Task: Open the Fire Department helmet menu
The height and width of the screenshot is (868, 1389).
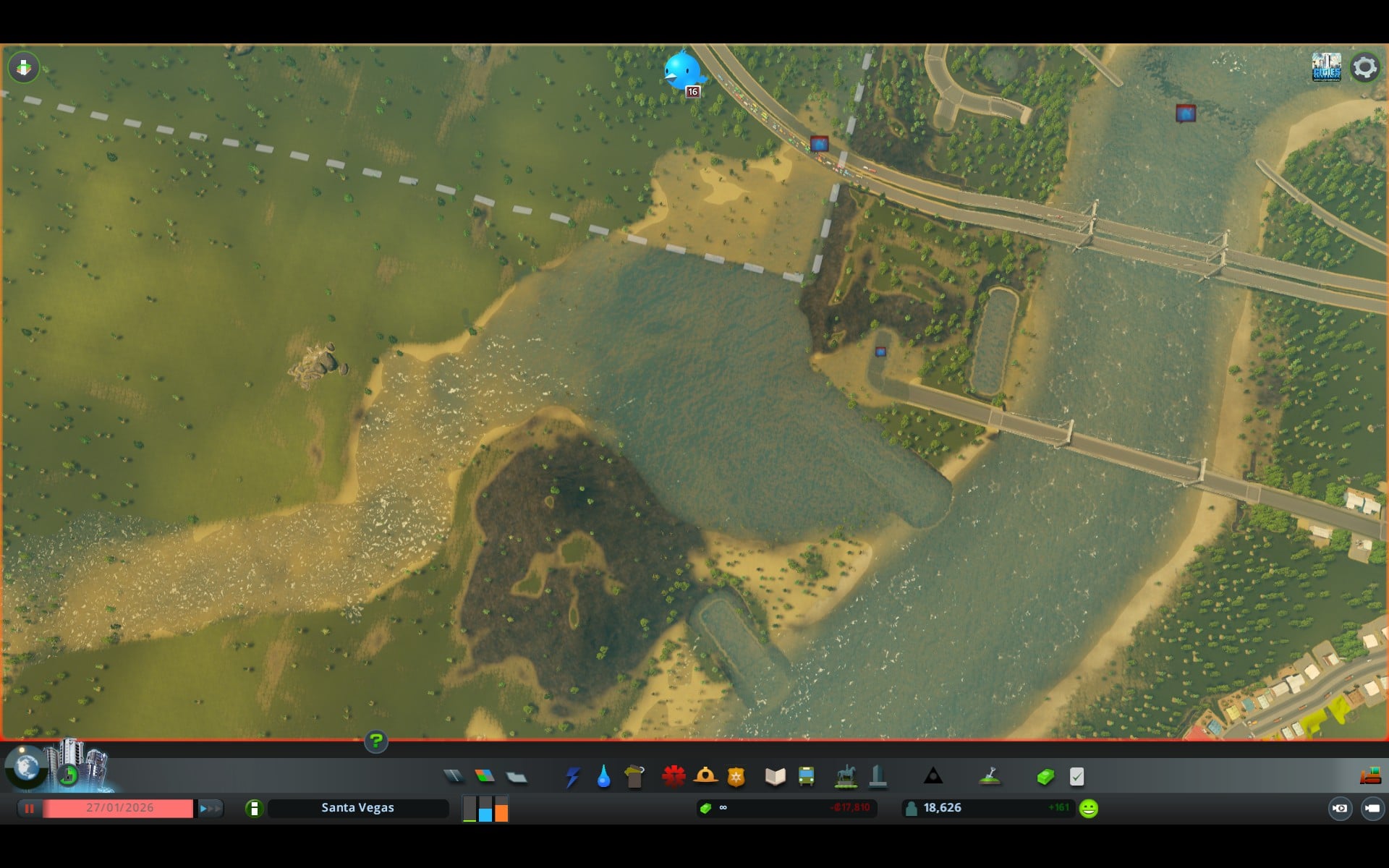Action: tap(705, 776)
